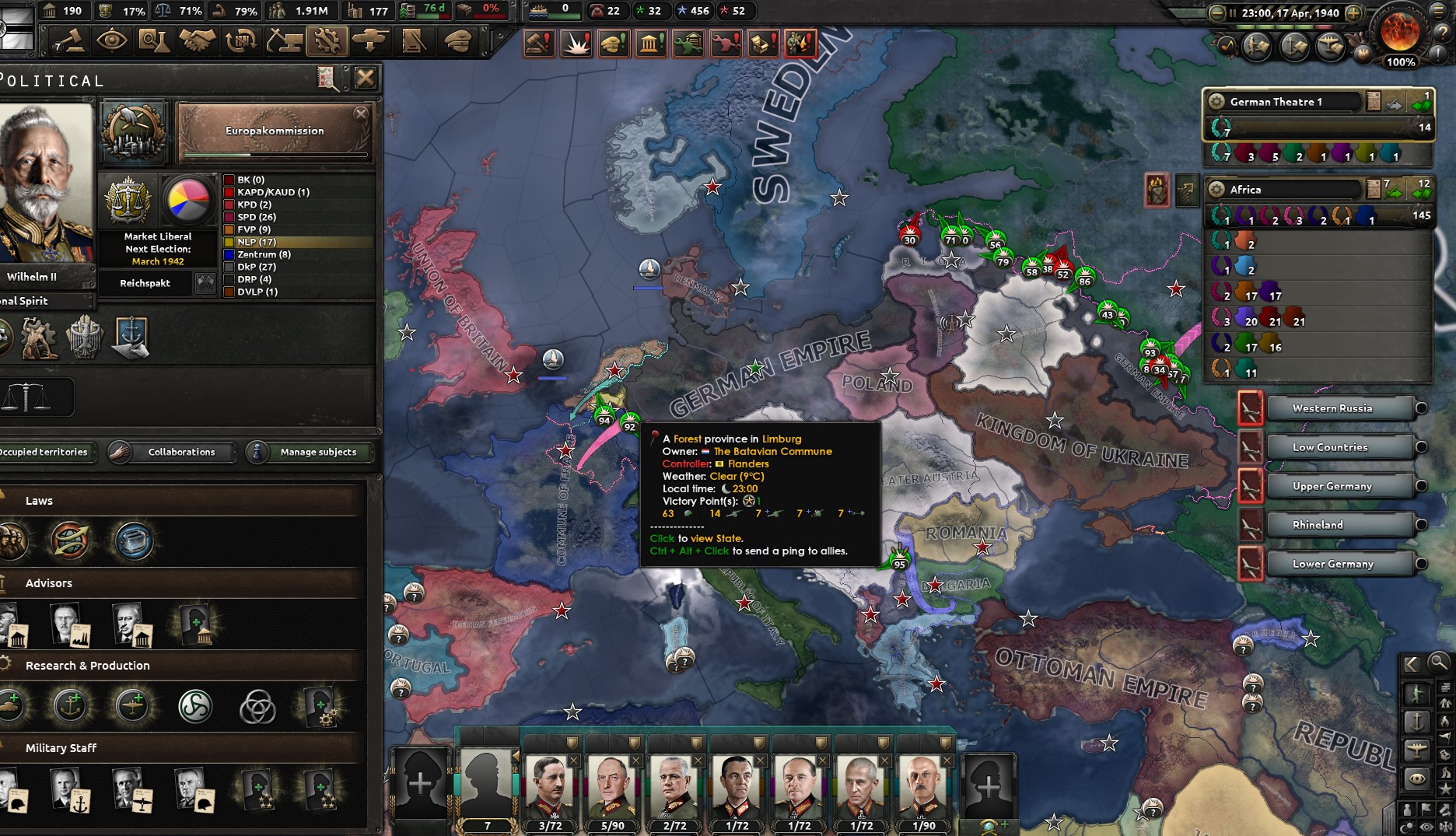This screenshot has width=1456, height=836.
Task: Pause the game with the pause control
Action: point(1233,13)
